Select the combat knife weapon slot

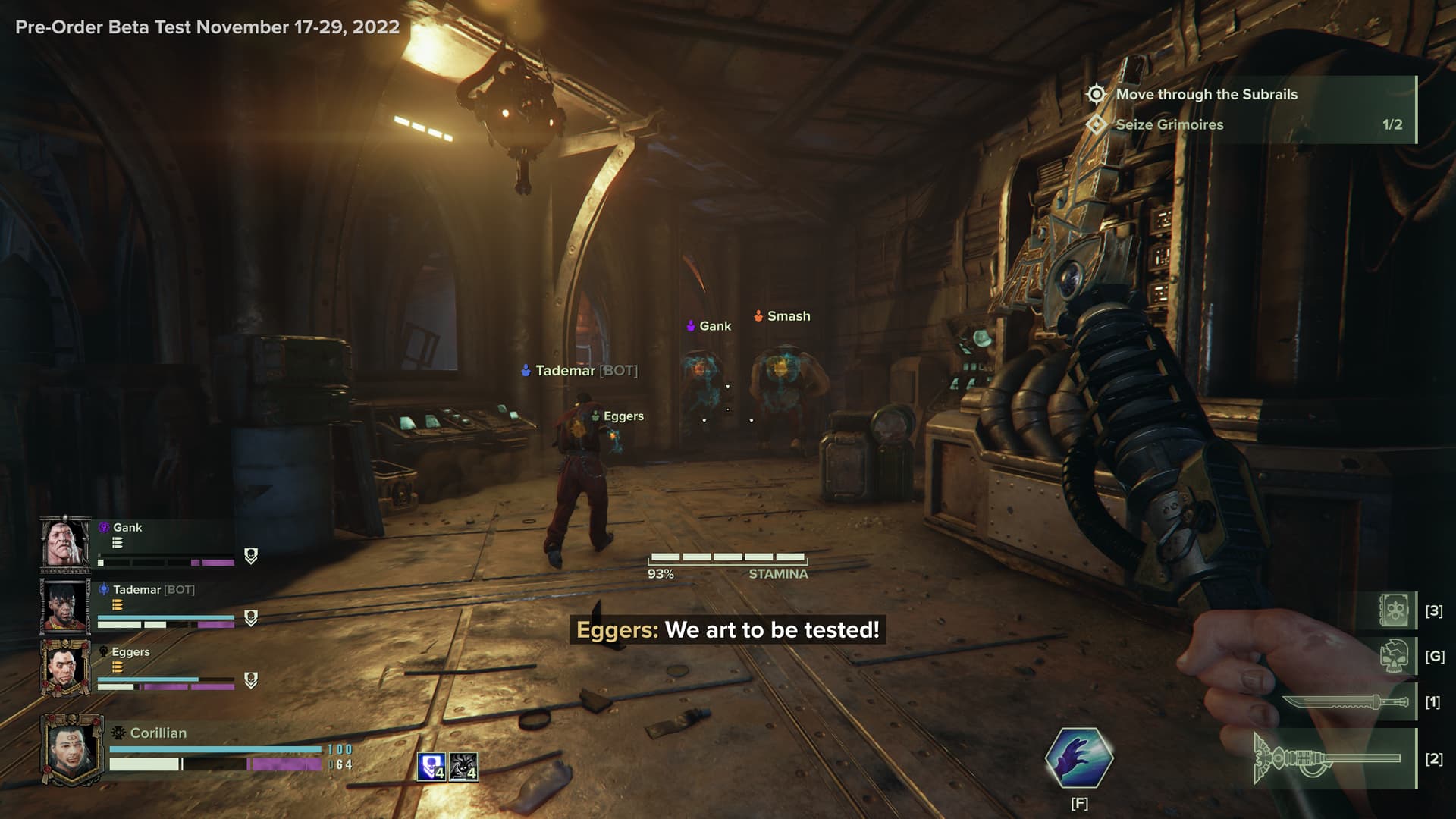tap(1348, 703)
